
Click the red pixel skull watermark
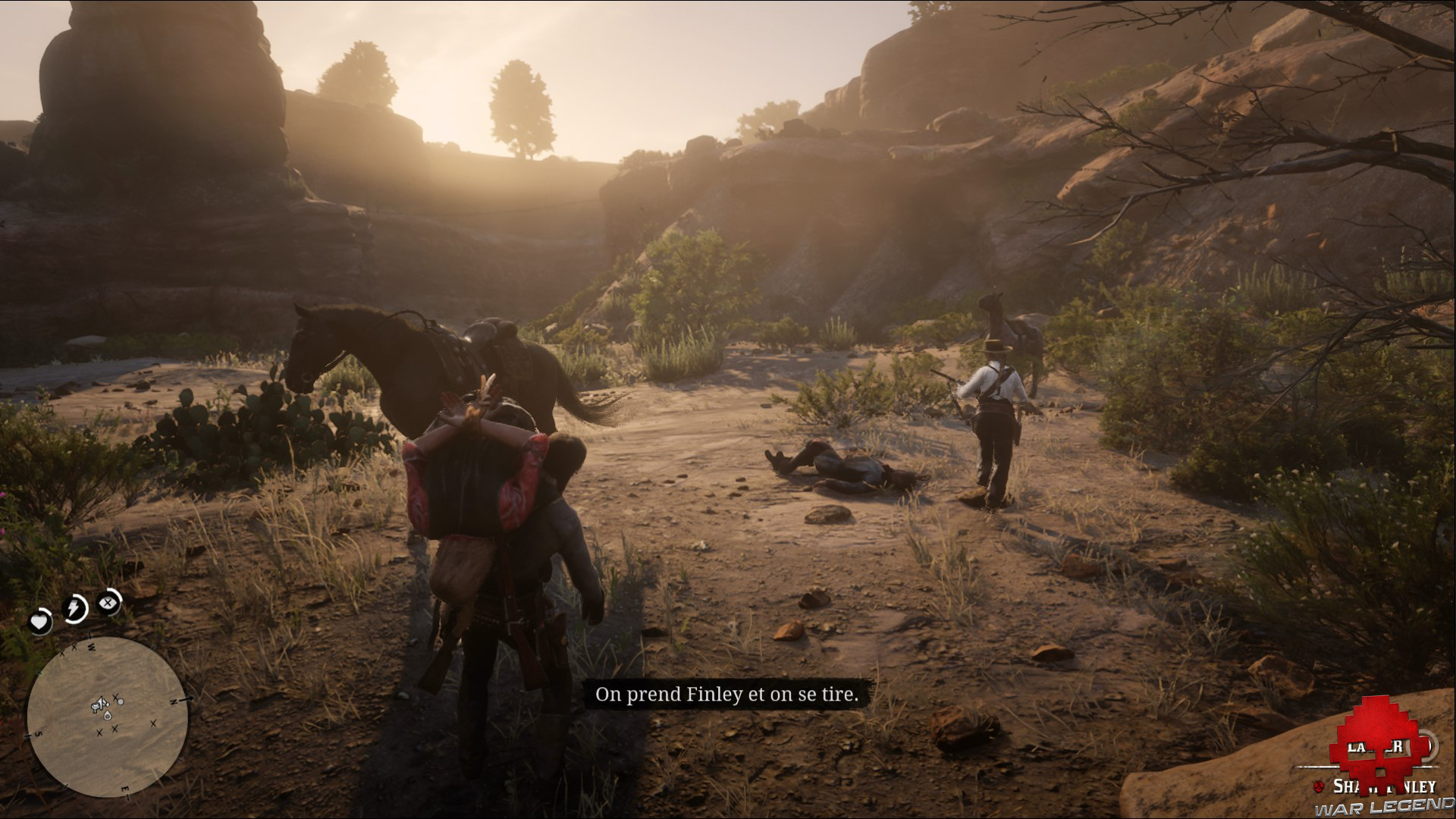[x=1376, y=757]
